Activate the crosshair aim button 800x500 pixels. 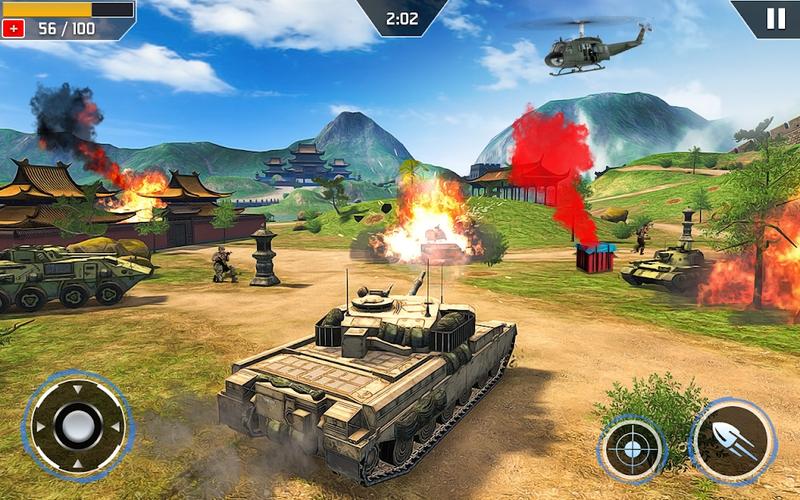(x=632, y=449)
